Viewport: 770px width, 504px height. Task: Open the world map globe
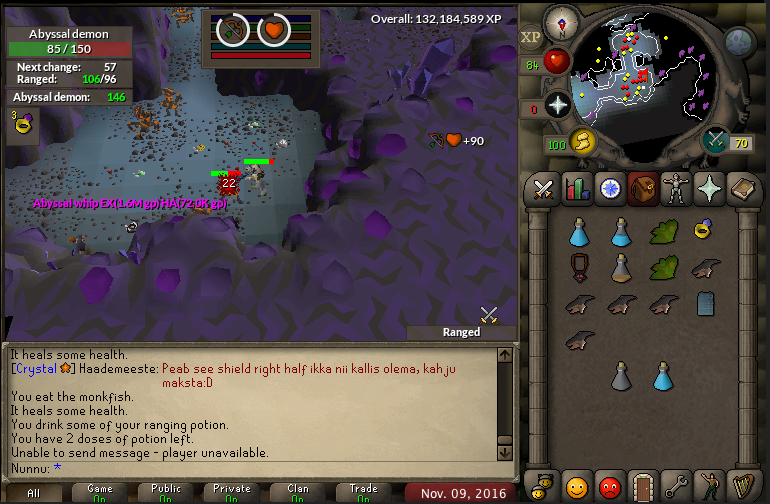739,41
